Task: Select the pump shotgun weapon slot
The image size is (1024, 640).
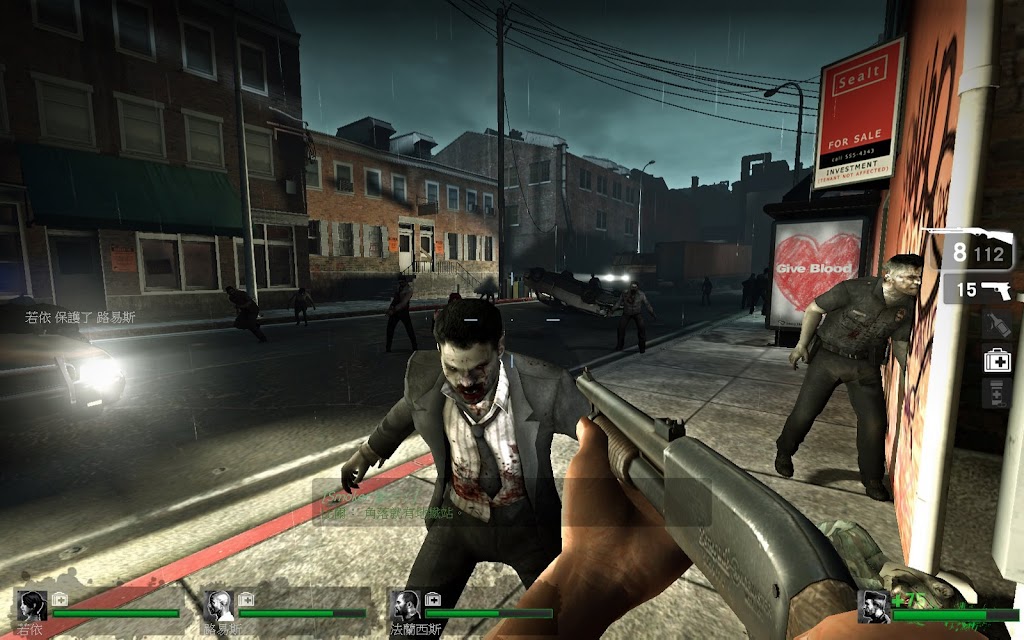Action: [x=967, y=250]
